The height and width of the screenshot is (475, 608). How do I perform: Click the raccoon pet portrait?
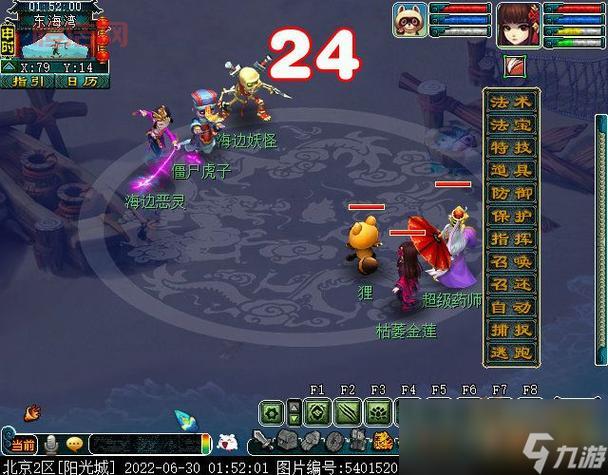pos(410,21)
